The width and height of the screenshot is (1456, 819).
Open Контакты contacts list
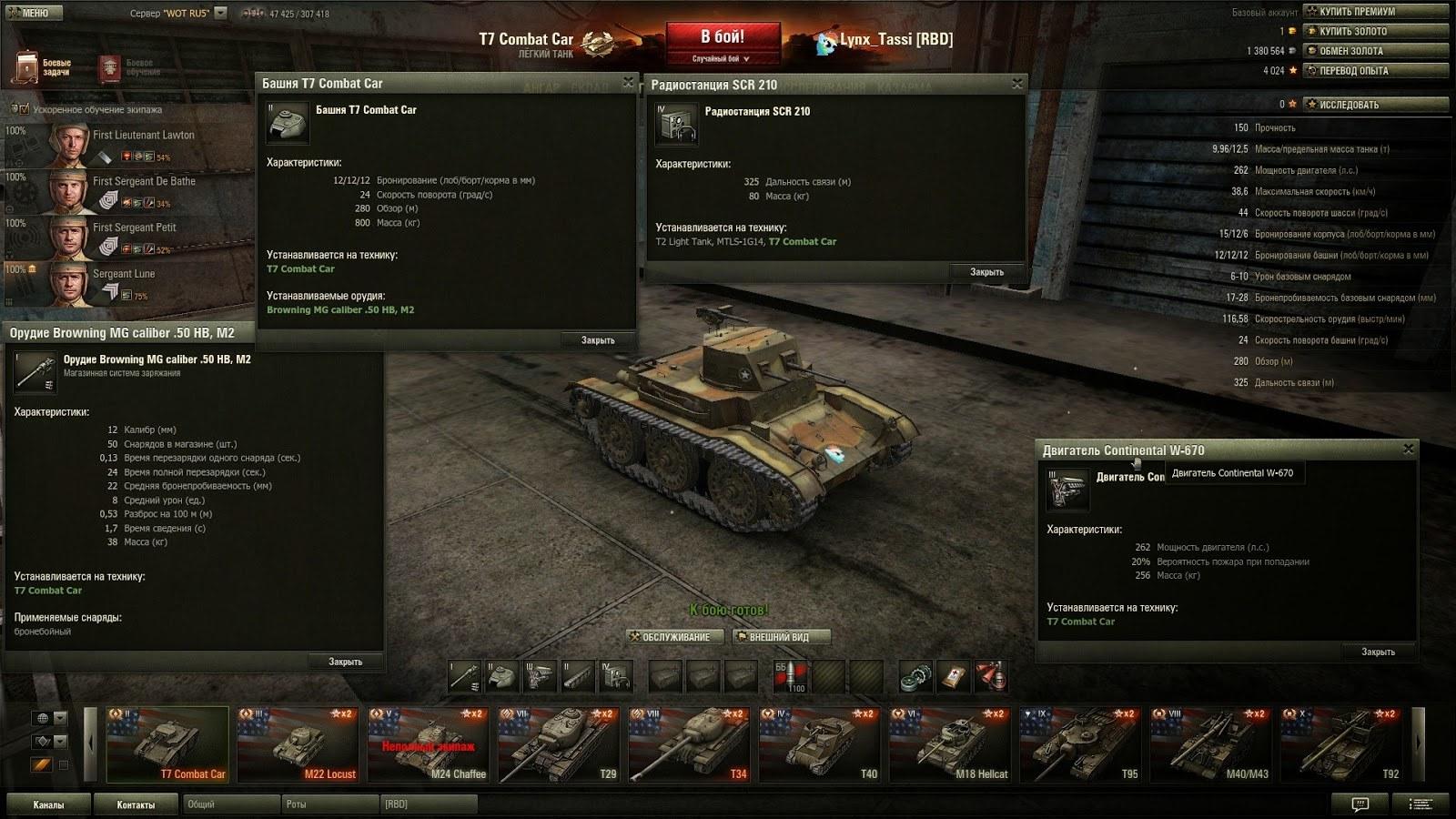136,804
